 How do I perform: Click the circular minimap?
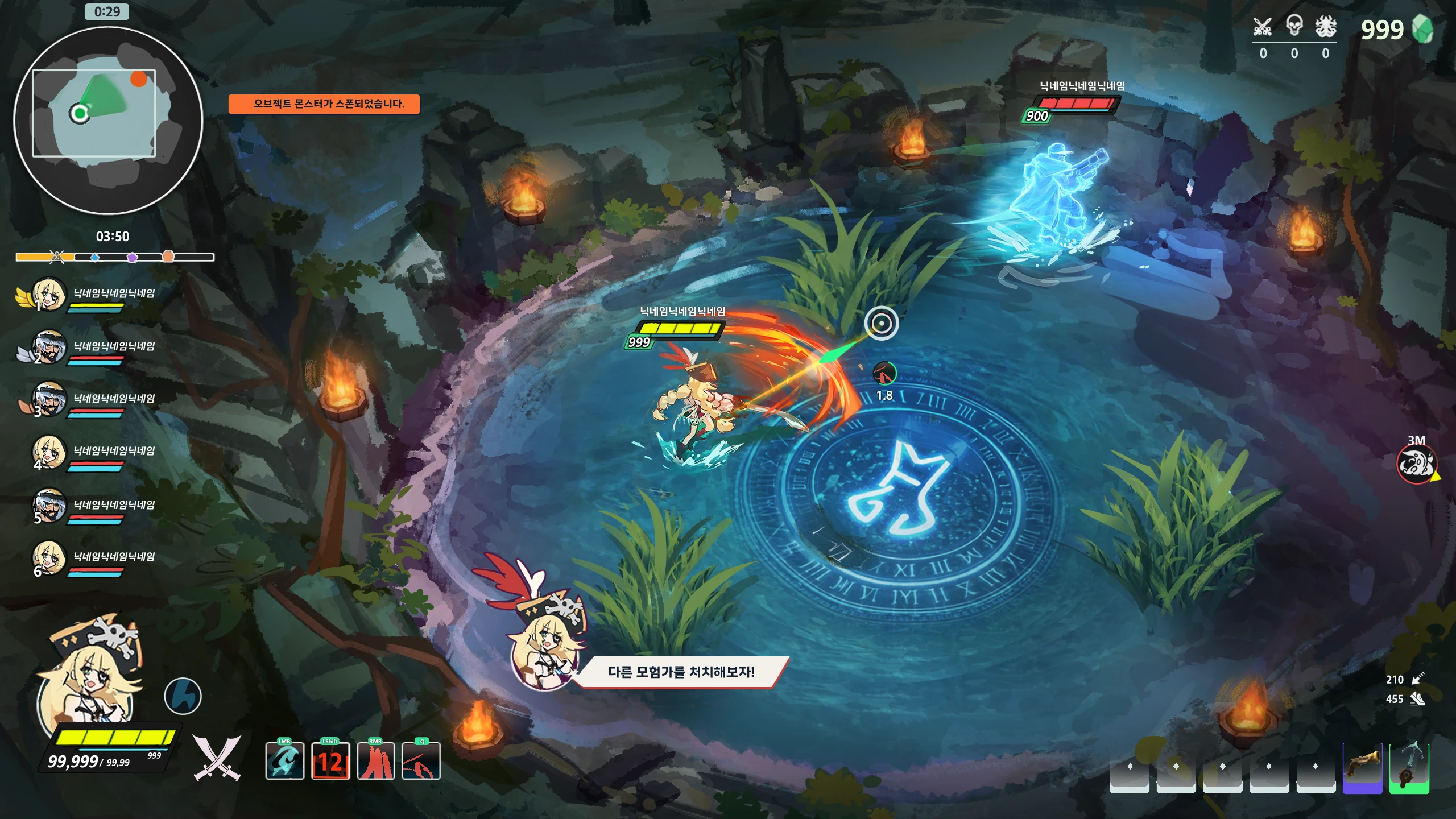108,121
